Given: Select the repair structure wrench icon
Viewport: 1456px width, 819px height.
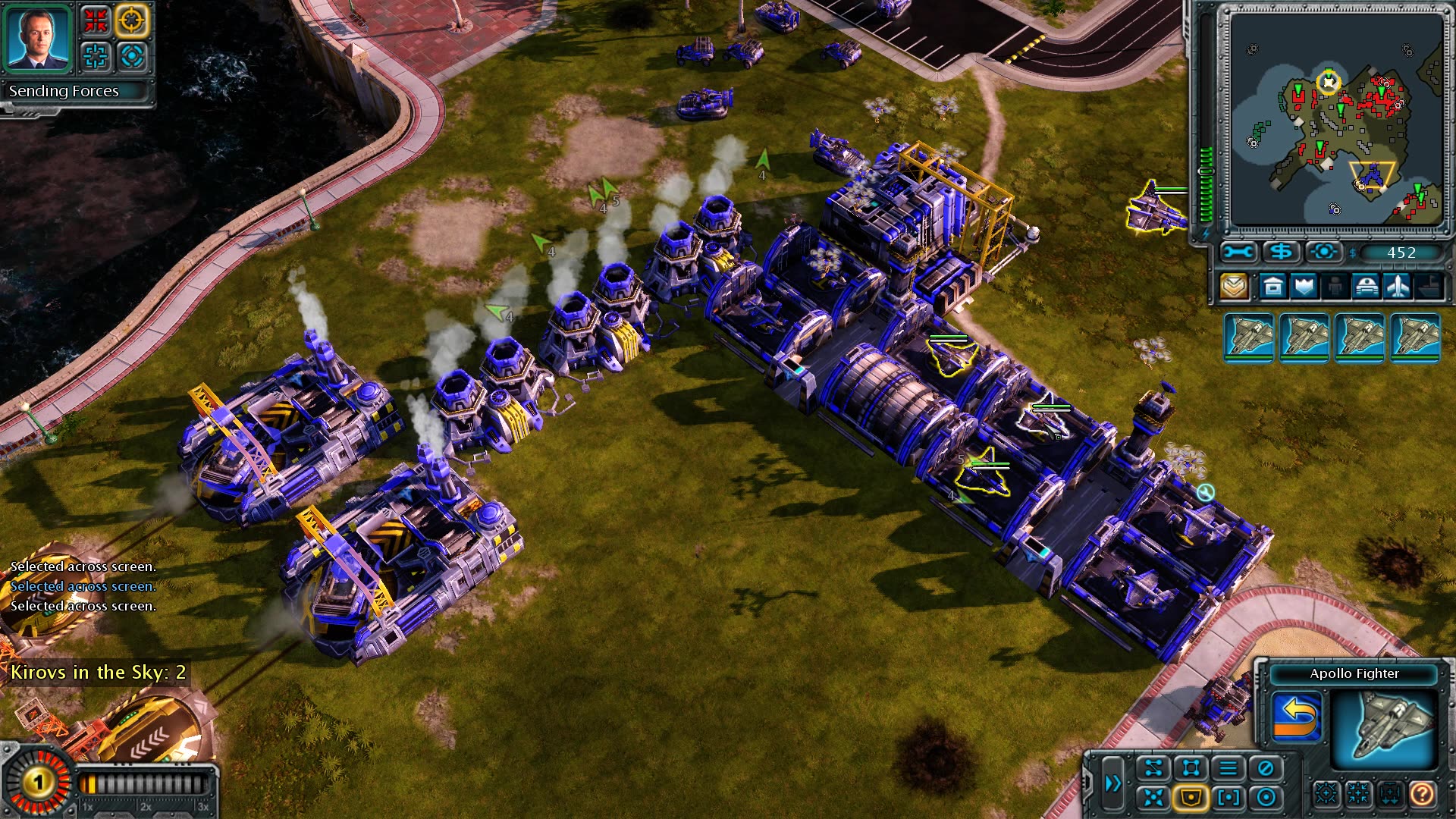Looking at the screenshot, I should coord(1238,252).
